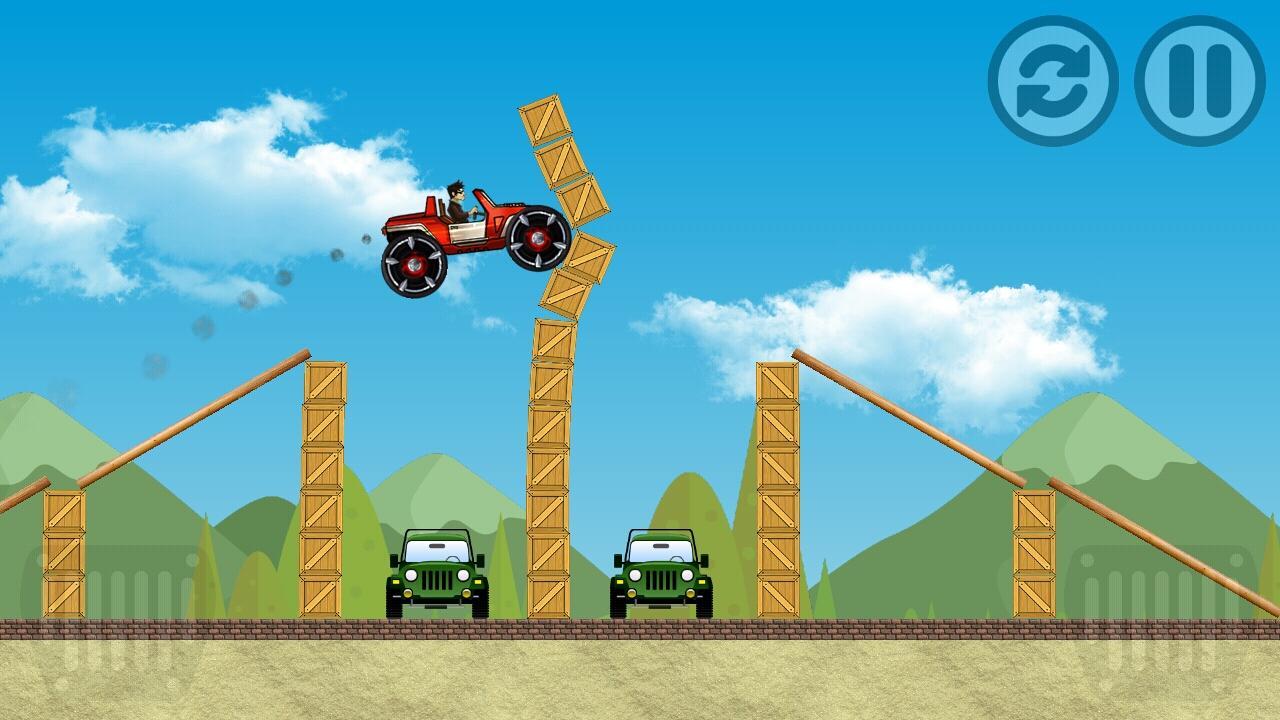Tap the rear wheel of the red jeep
Image resolution: width=1280 pixels, height=720 pixels.
click(412, 265)
